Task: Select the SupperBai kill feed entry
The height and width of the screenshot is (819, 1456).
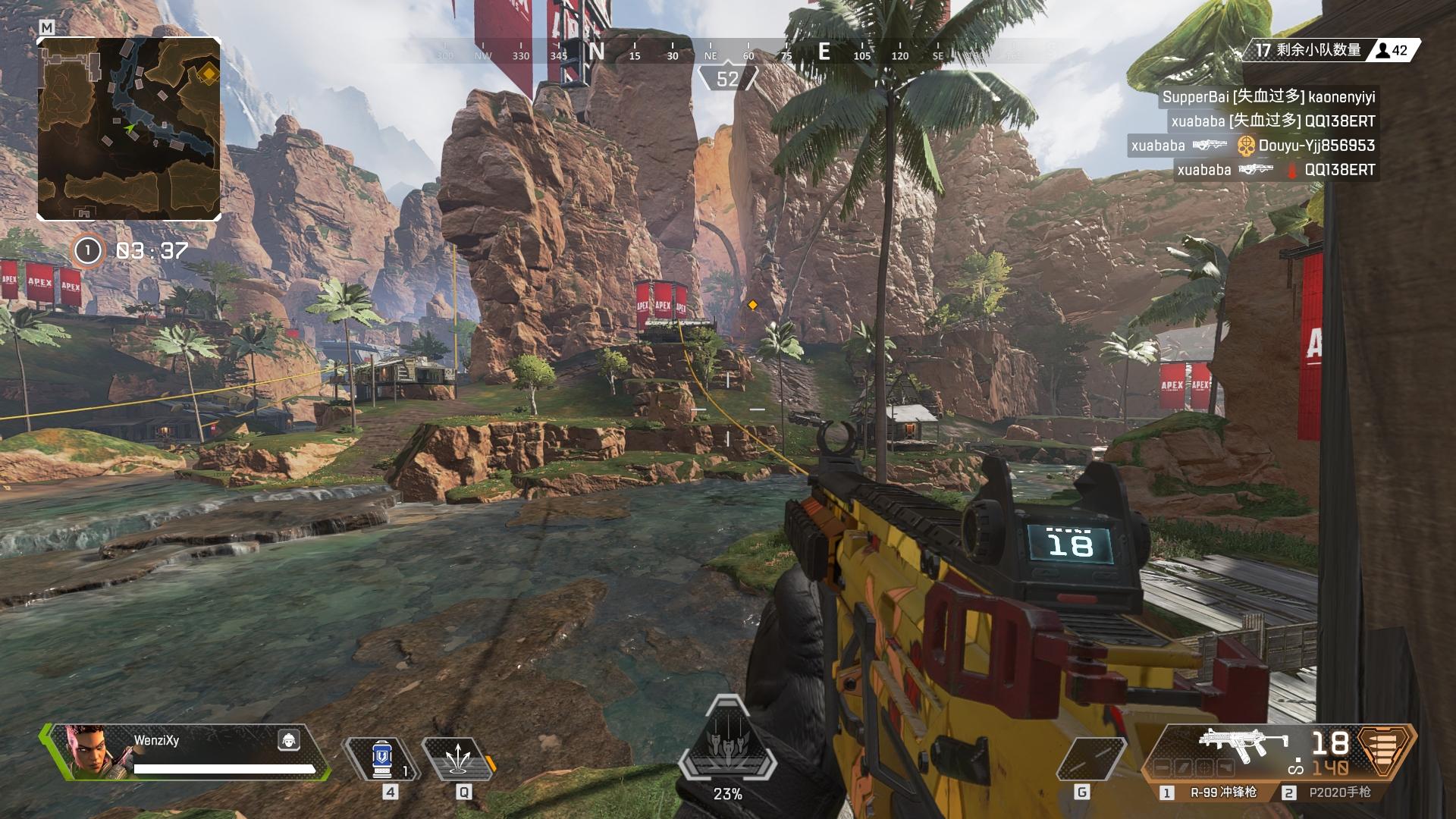Action: point(1268,97)
